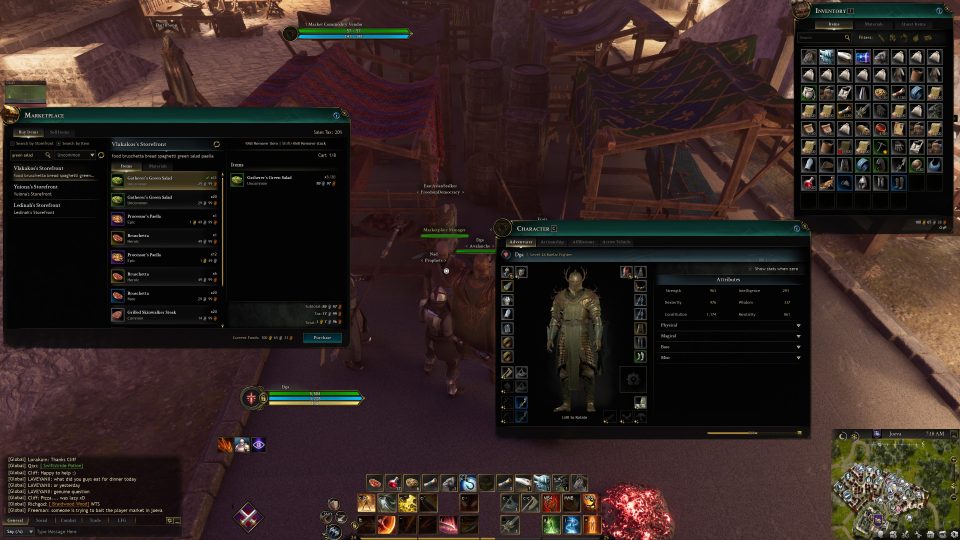Click the chat message input box
The height and width of the screenshot is (540, 960).
point(95,531)
